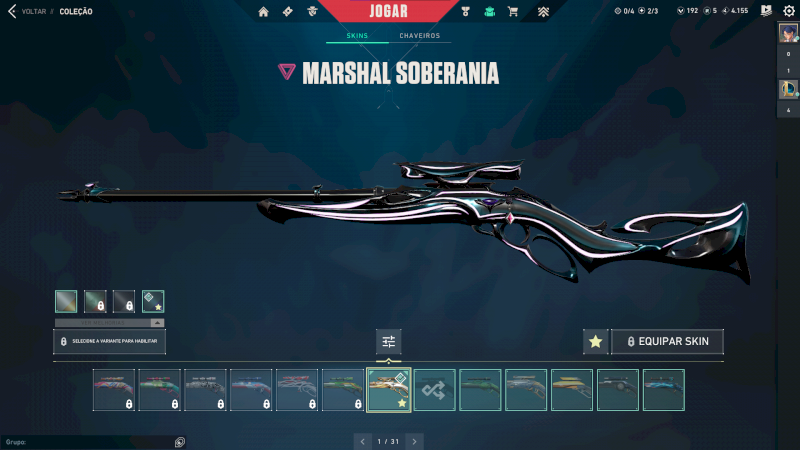Go to the next skin page
Image resolution: width=800 pixels, height=450 pixels.
pos(415,440)
